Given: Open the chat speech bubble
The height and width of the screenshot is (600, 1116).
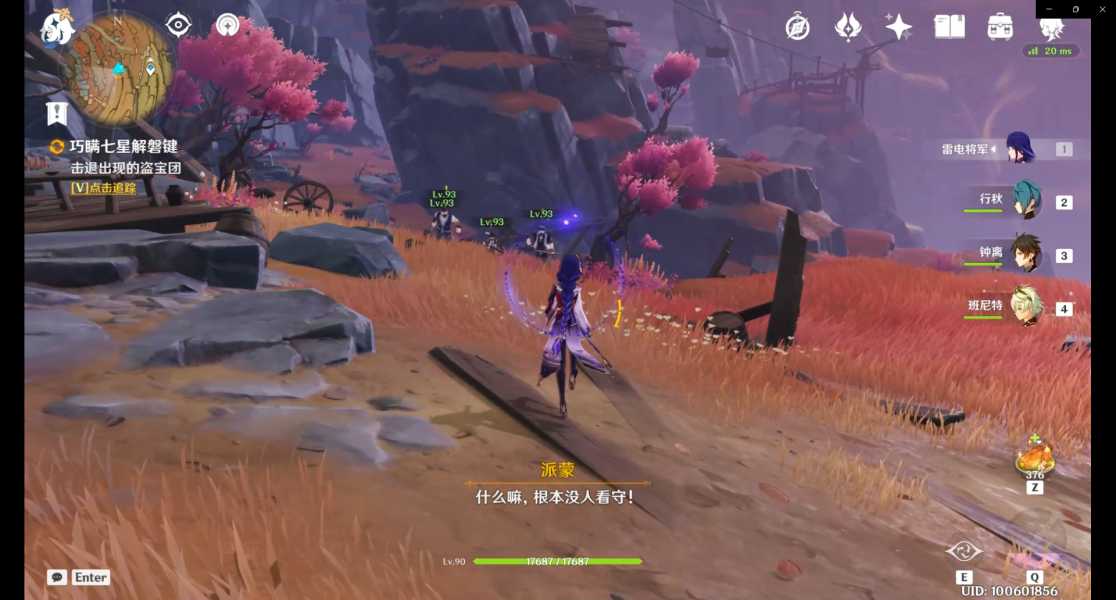Looking at the screenshot, I should 57,577.
